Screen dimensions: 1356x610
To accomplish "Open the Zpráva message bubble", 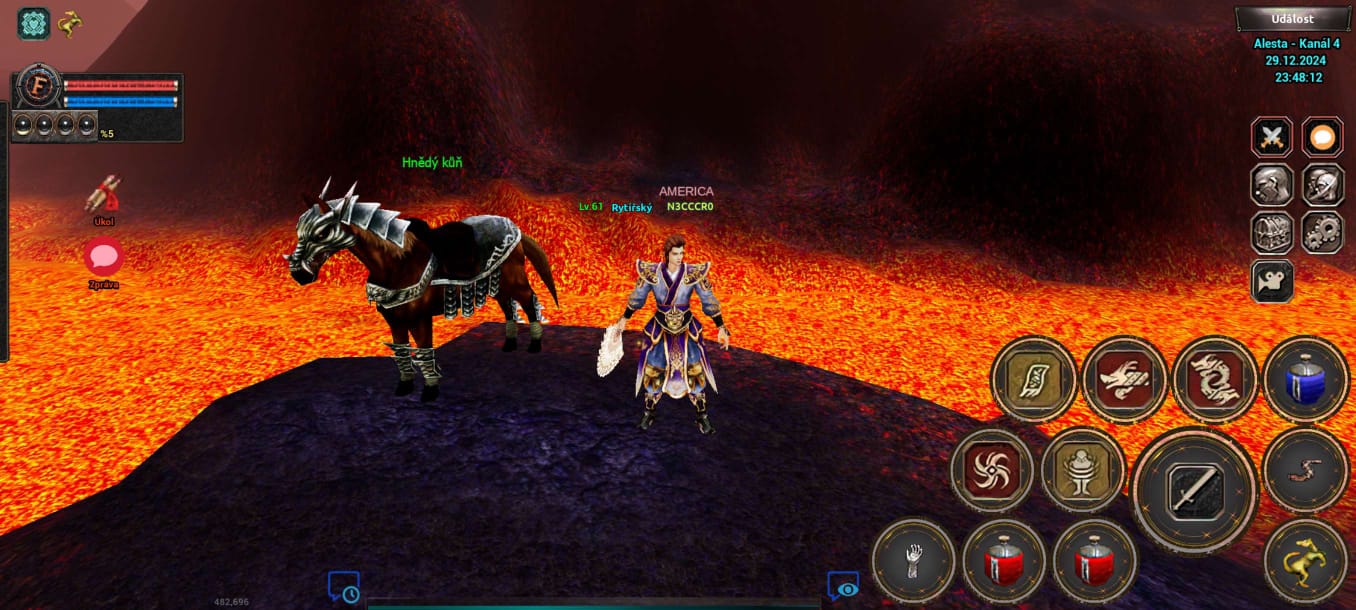I will coord(103,258).
